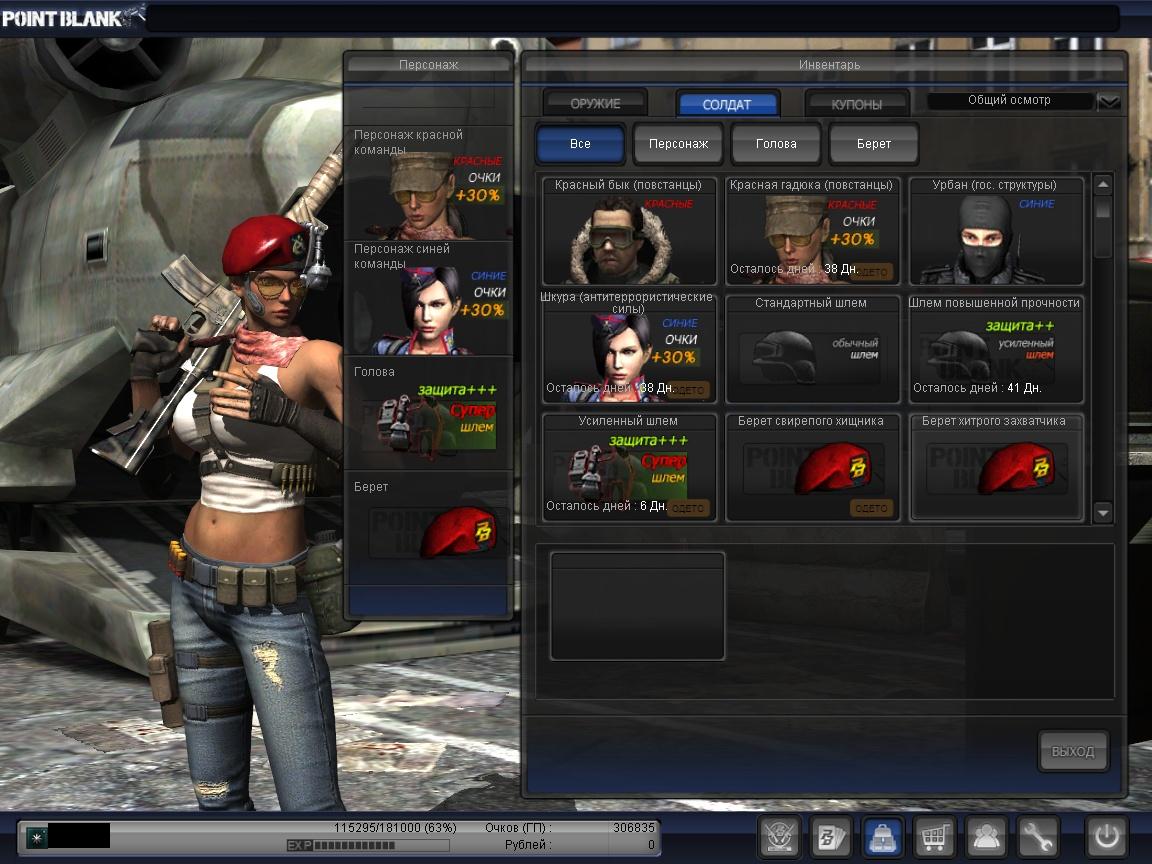Screen dimensions: 1152x864
Task: Choose the Берет filter button
Action: coord(874,144)
